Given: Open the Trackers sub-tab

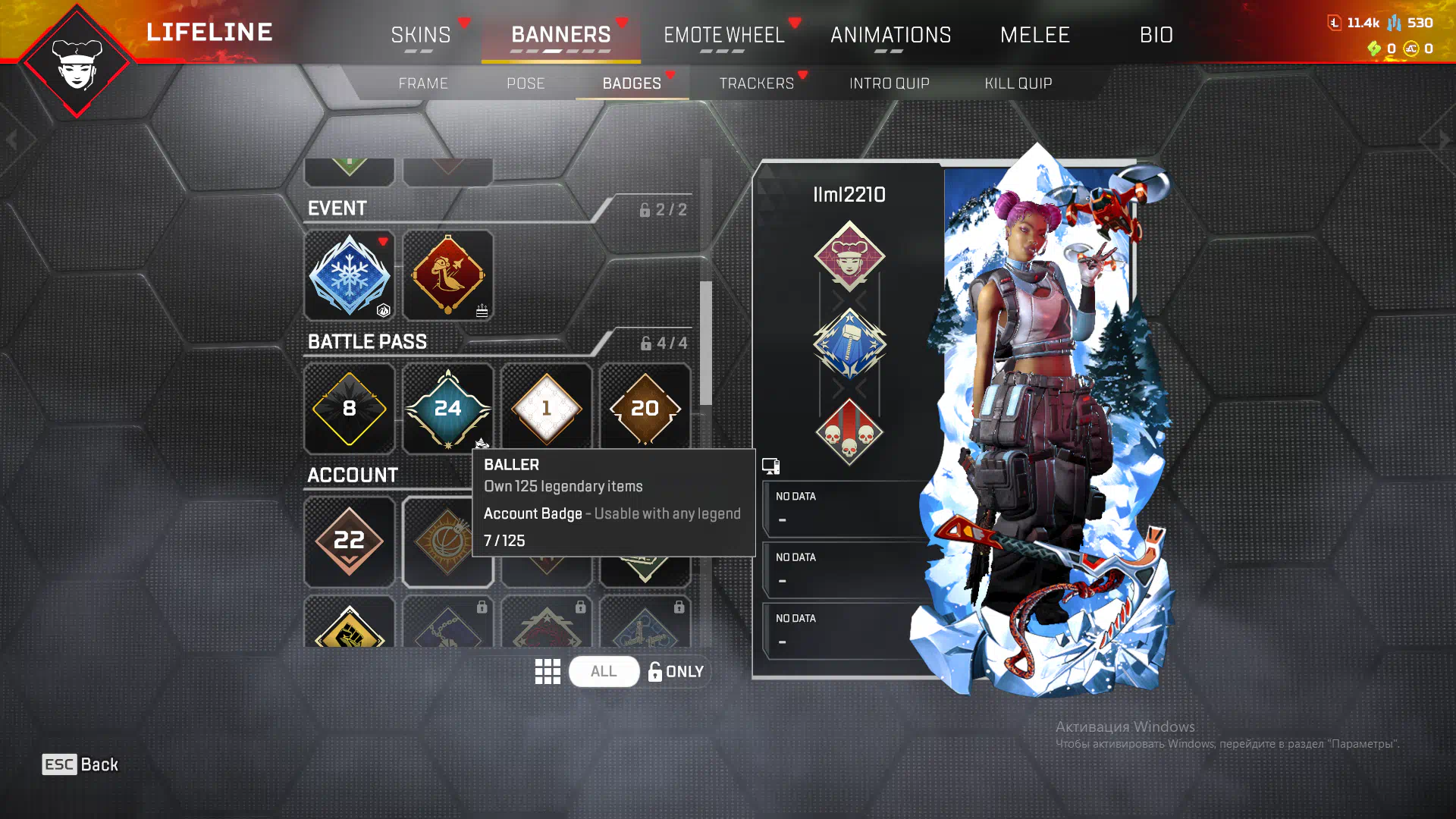Looking at the screenshot, I should point(756,83).
